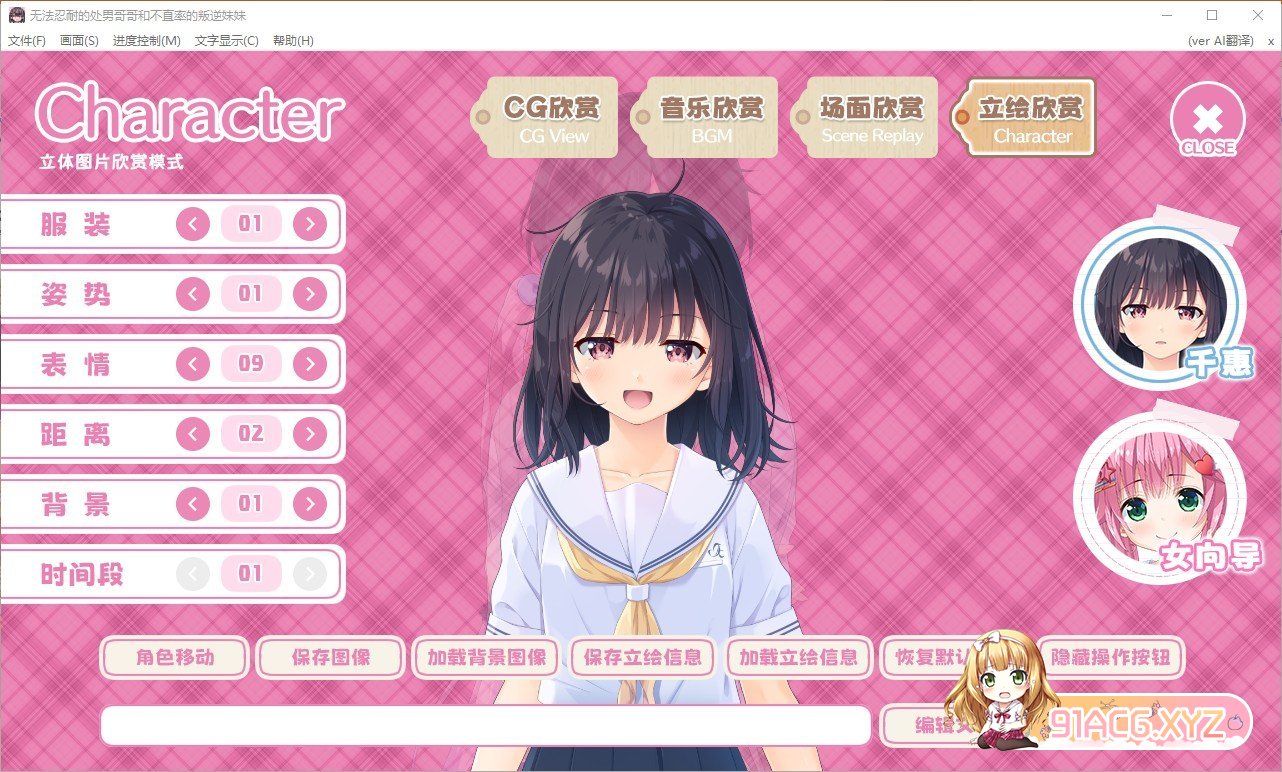1282x772 pixels.
Task: Load sprite info via 加载立绘信息
Action: pyautogui.click(x=799, y=658)
